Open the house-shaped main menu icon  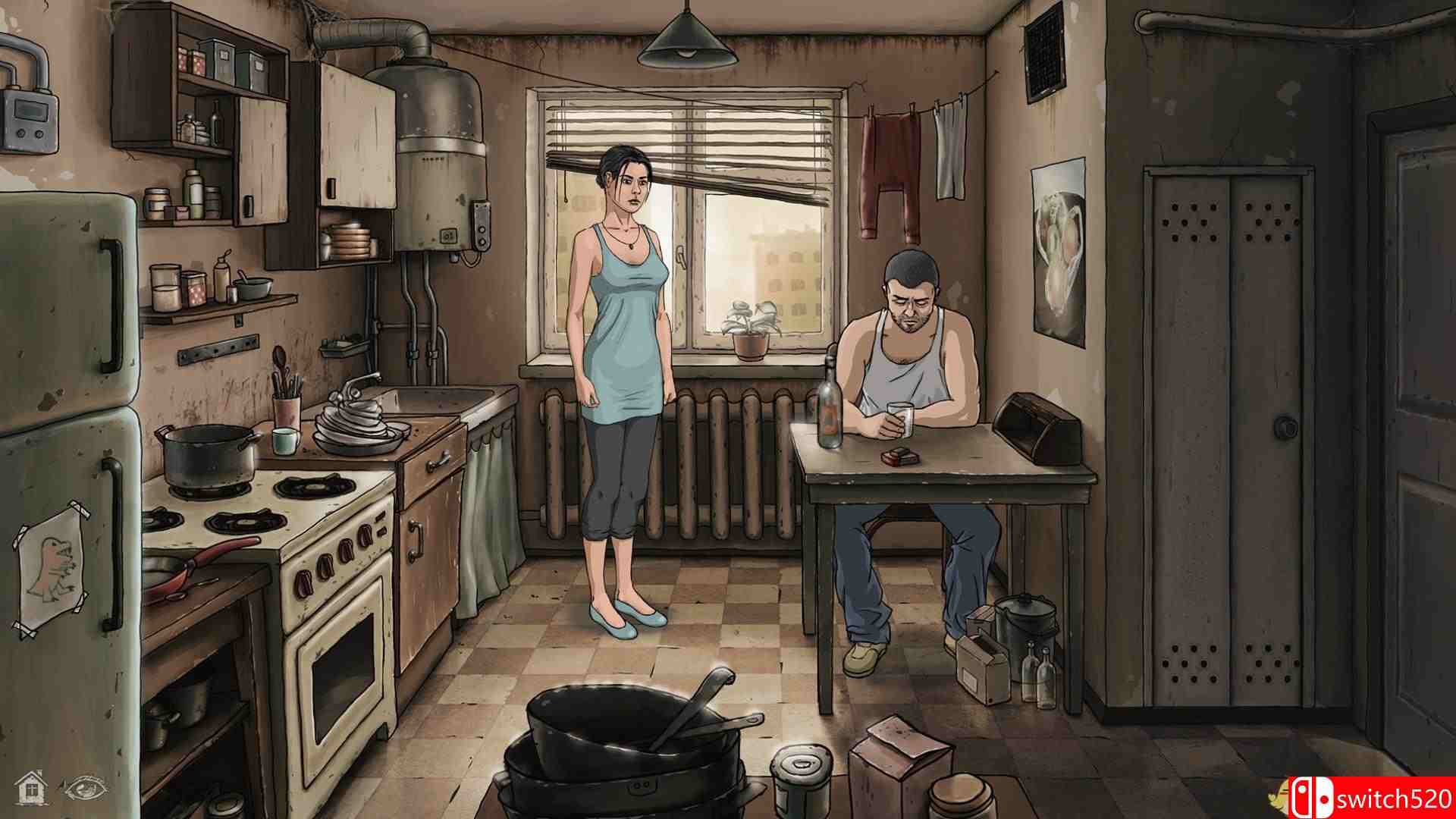pos(30,789)
